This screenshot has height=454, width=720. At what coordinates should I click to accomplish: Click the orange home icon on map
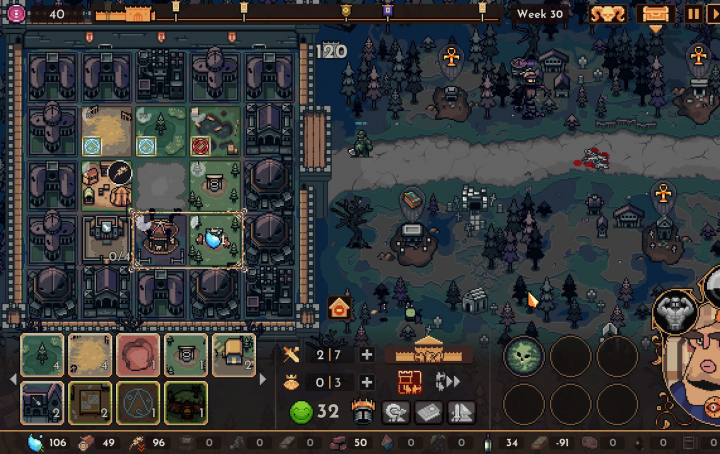[339, 307]
